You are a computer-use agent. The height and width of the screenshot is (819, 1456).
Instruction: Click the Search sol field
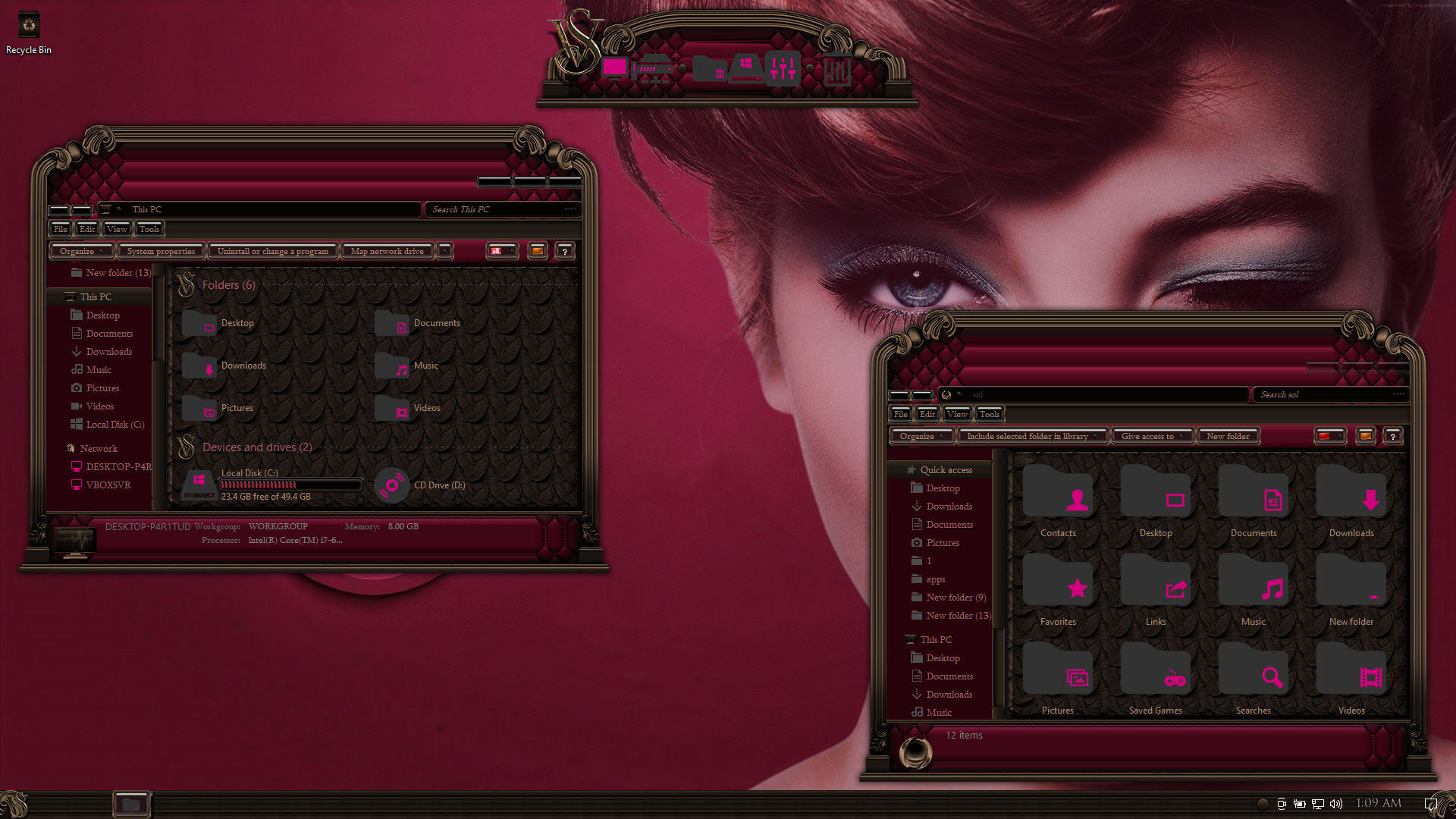[1323, 394]
